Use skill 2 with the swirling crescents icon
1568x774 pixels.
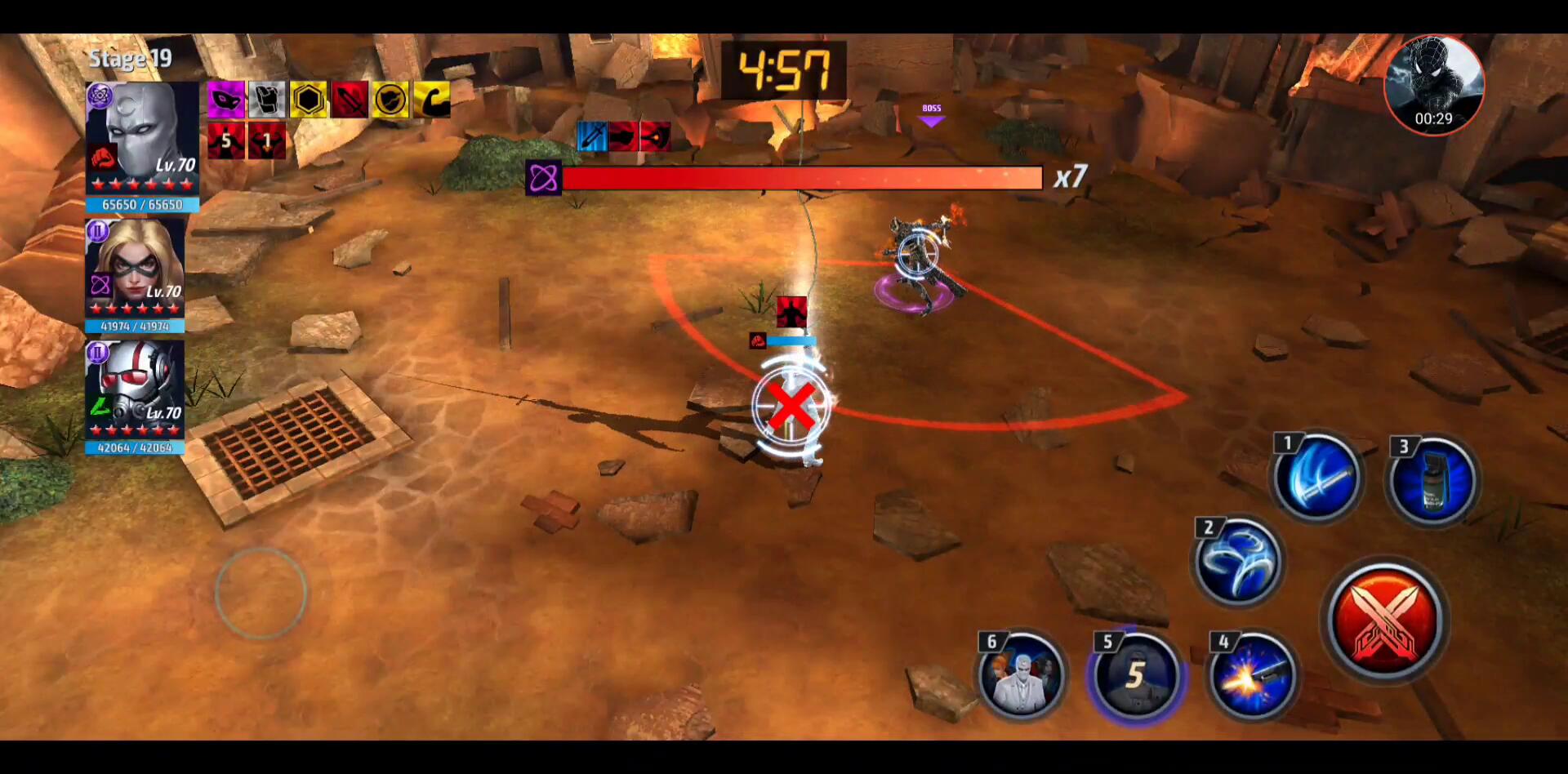[x=1238, y=562]
